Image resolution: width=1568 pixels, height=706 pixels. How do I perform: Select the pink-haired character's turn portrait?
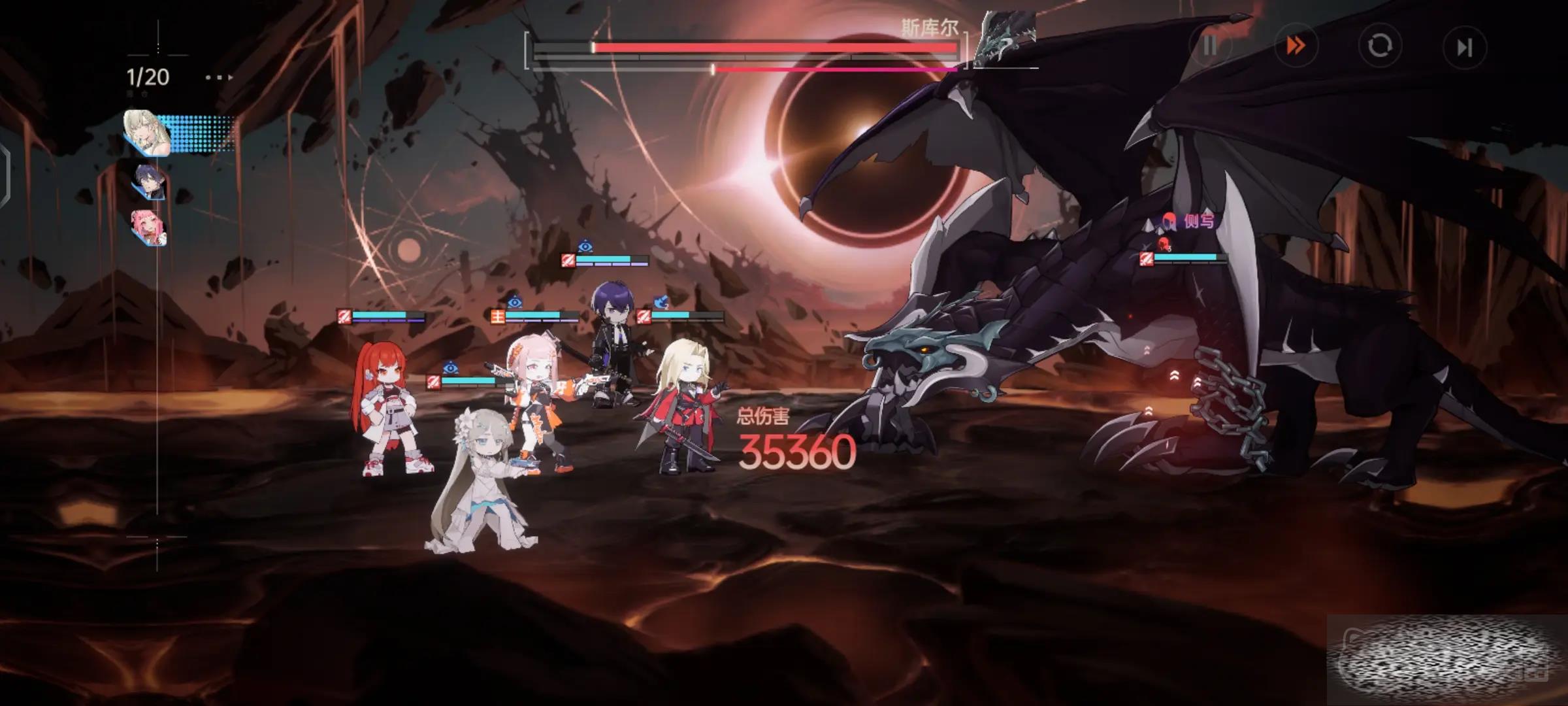(150, 227)
